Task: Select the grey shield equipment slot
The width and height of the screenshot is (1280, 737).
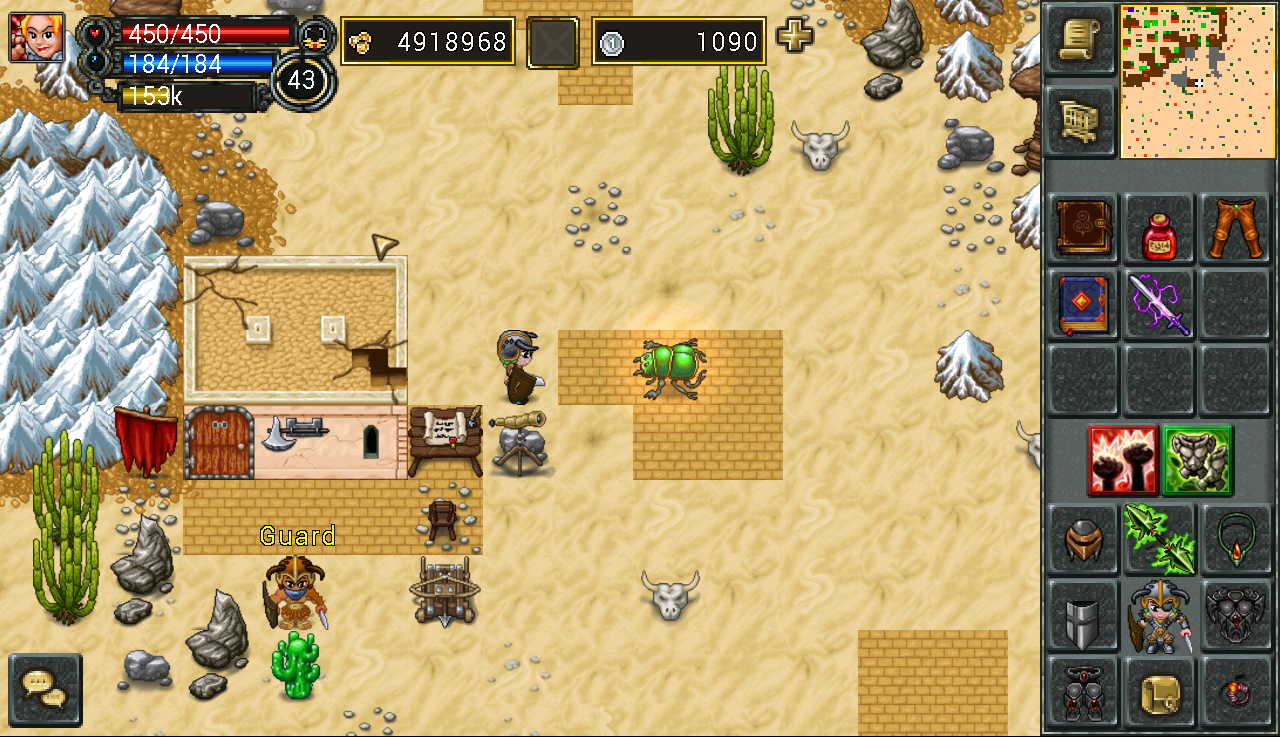Action: [1083, 615]
